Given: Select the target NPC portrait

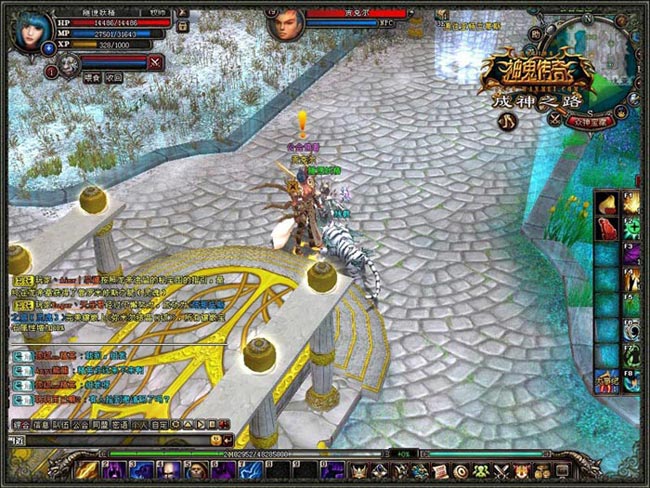Looking at the screenshot, I should (286, 23).
